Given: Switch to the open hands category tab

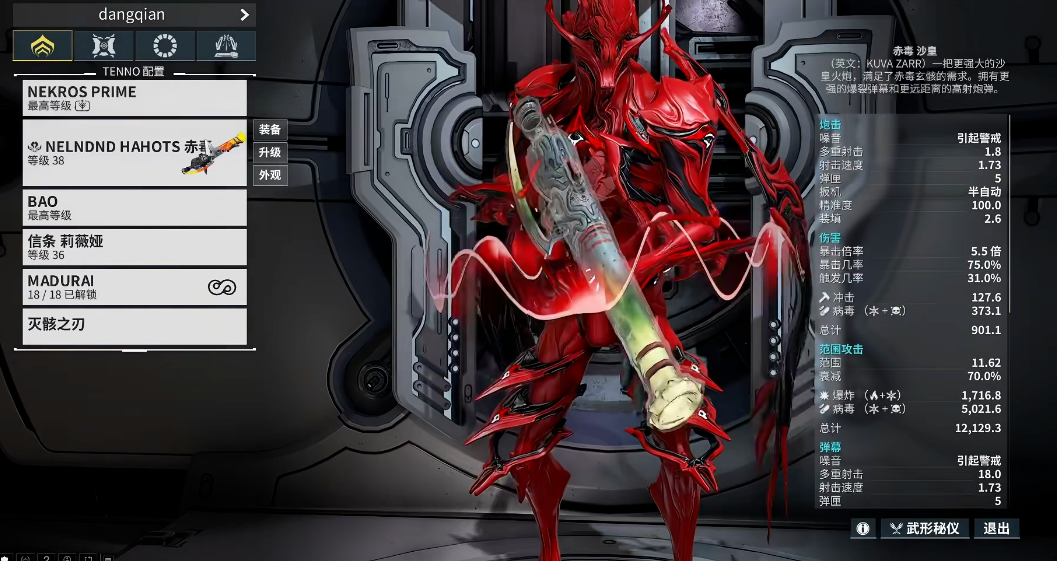Looking at the screenshot, I should [226, 45].
